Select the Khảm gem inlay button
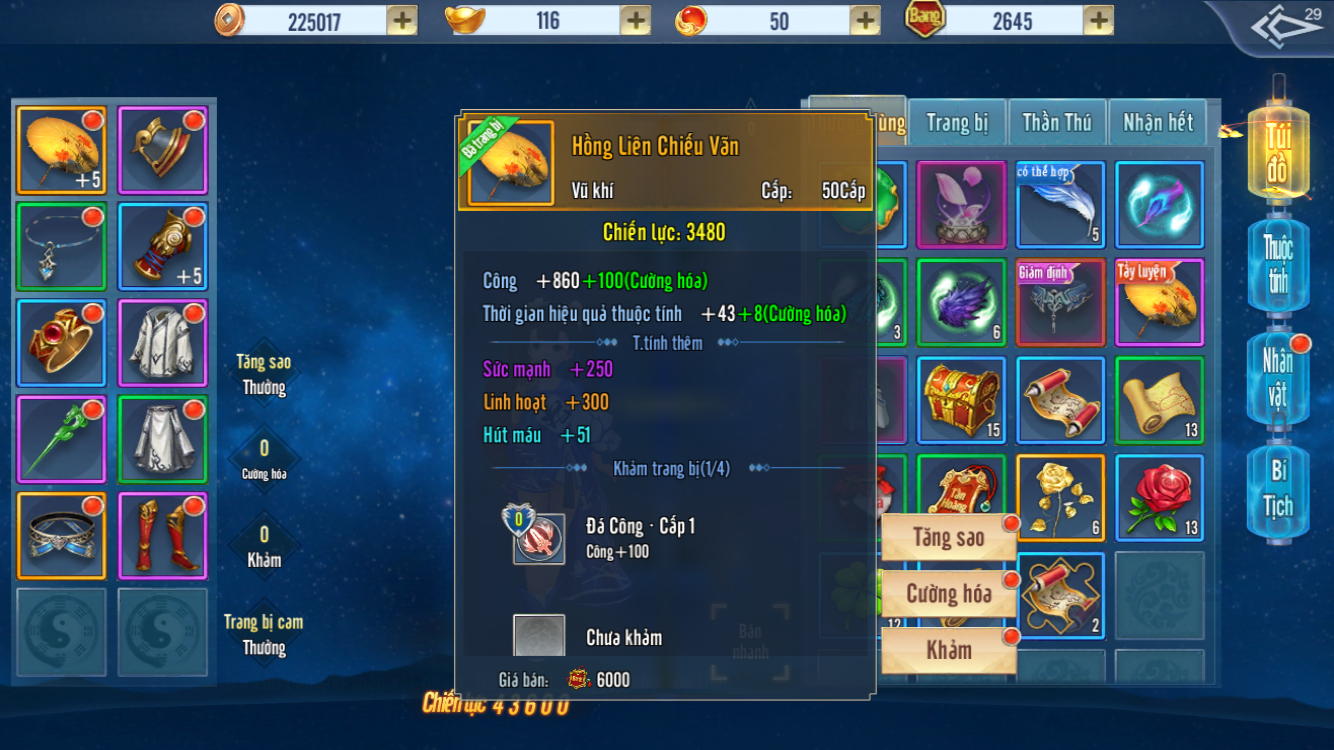 948,650
